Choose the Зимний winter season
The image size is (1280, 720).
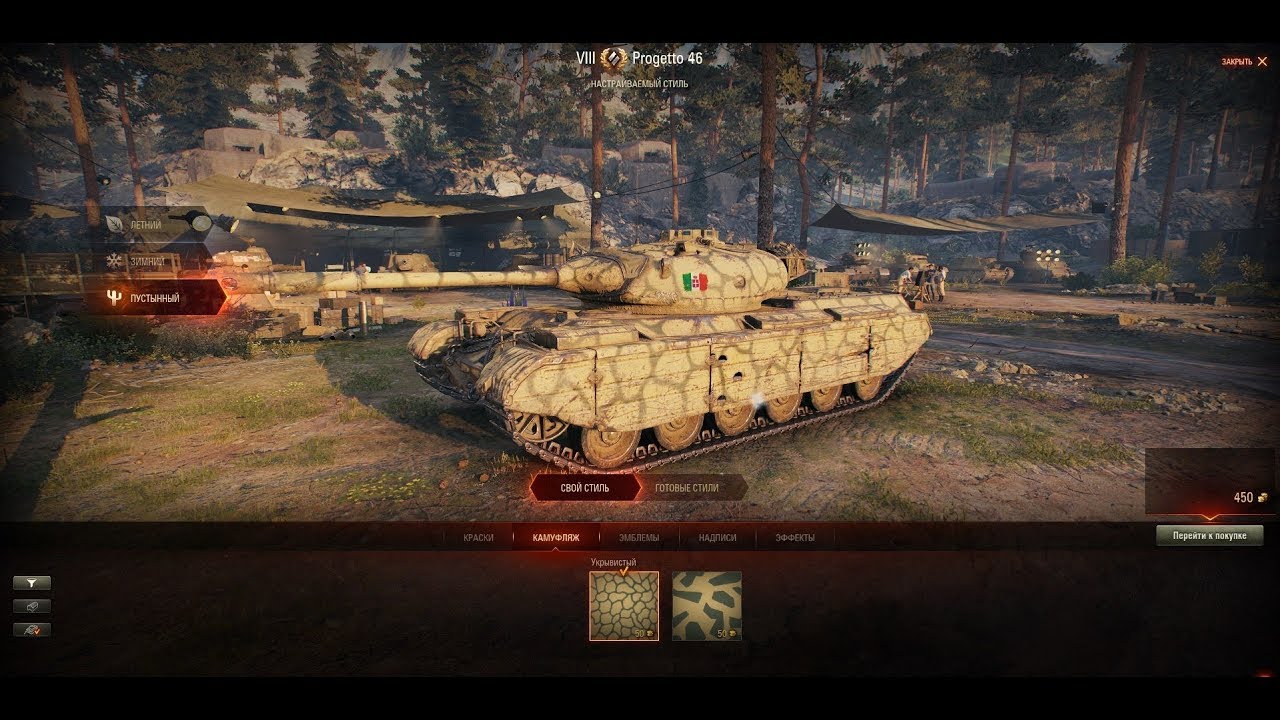152,262
